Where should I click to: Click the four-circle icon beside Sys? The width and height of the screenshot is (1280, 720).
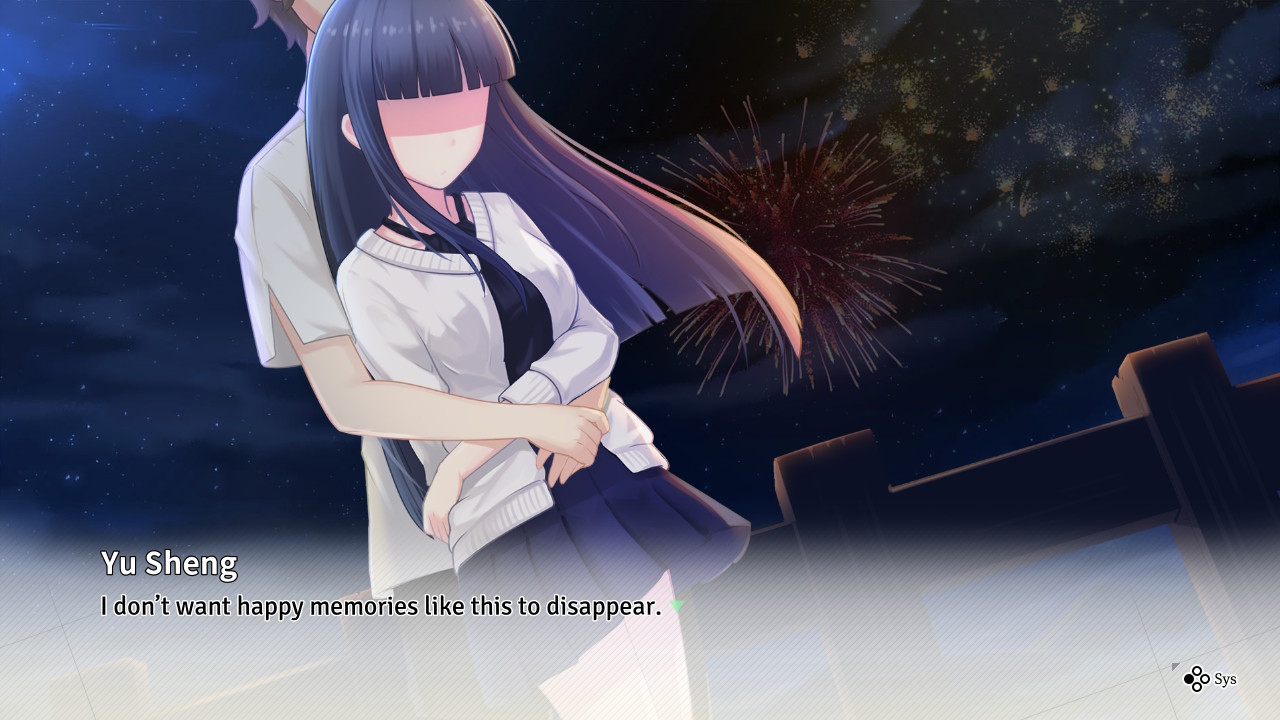tap(1196, 678)
